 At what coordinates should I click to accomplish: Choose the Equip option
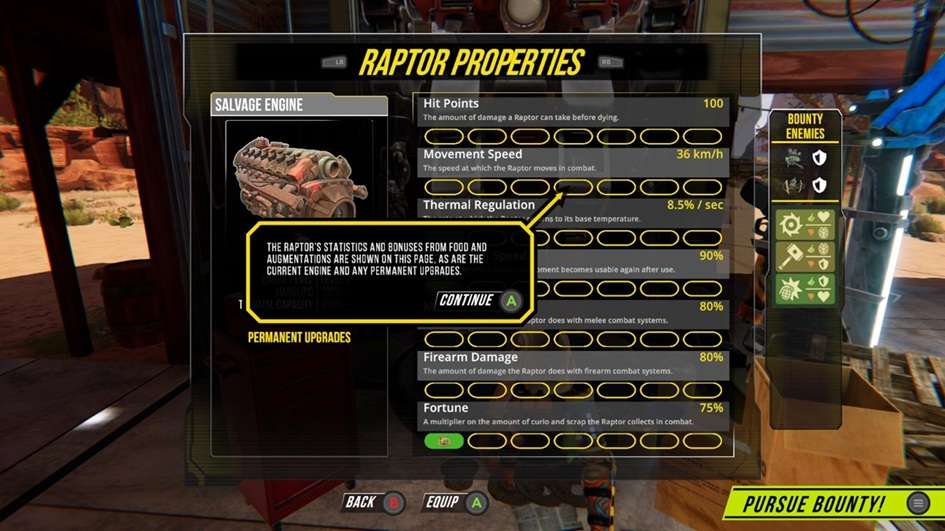tap(456, 503)
